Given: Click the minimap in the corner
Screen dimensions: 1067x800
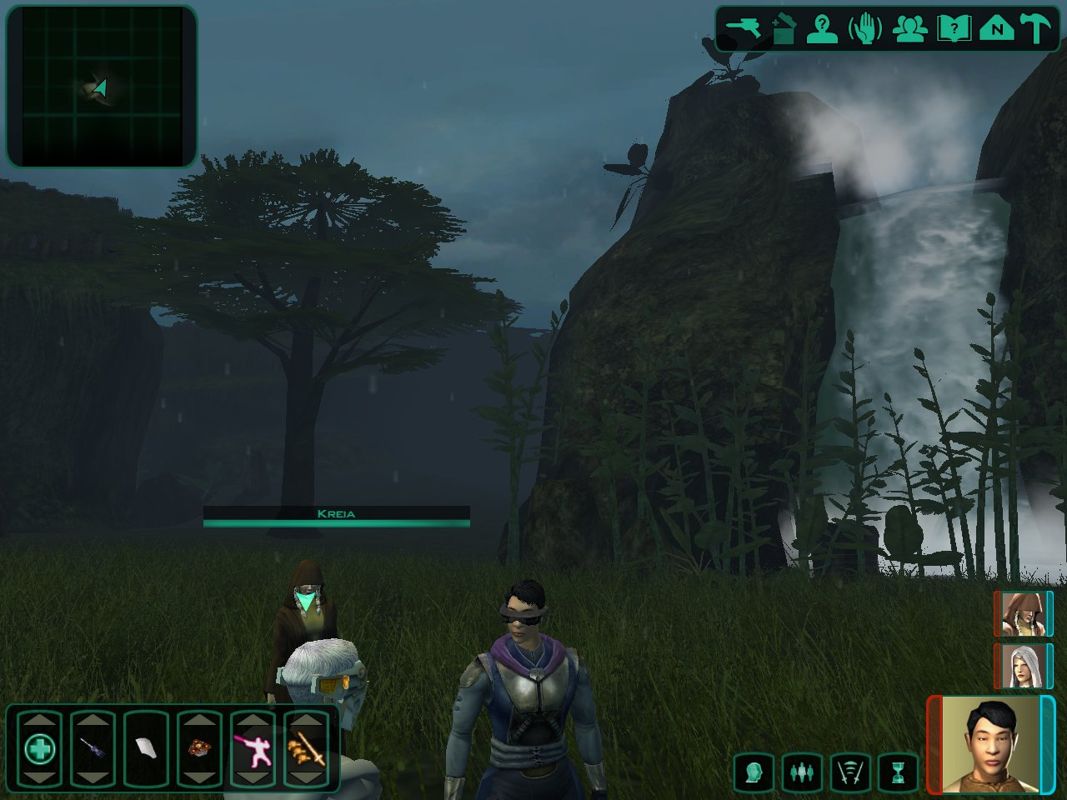Looking at the screenshot, I should coord(101,86).
